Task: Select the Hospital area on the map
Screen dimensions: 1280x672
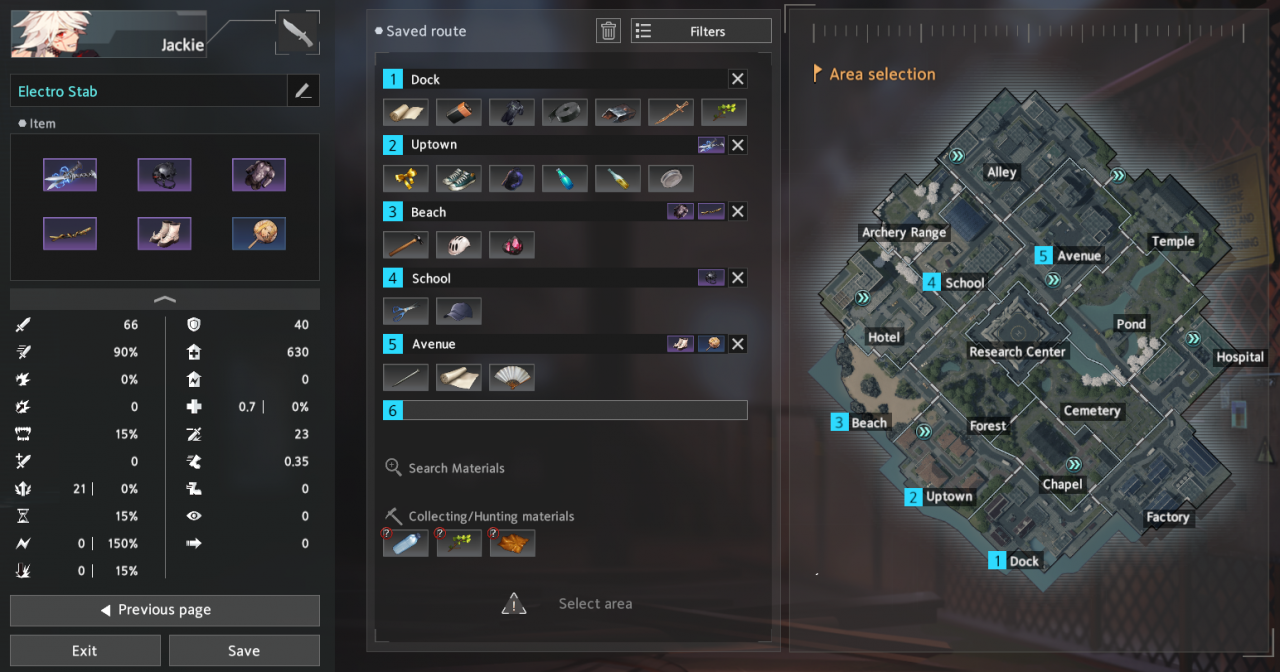Action: click(x=1239, y=357)
